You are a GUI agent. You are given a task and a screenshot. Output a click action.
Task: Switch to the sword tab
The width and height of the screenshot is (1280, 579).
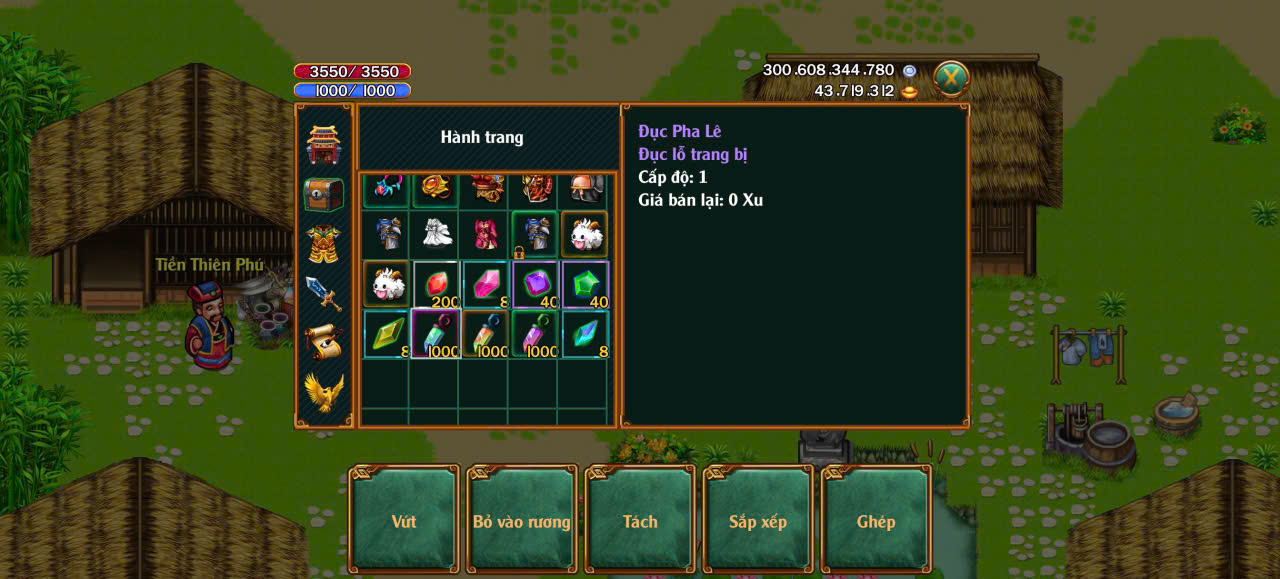coord(324,293)
